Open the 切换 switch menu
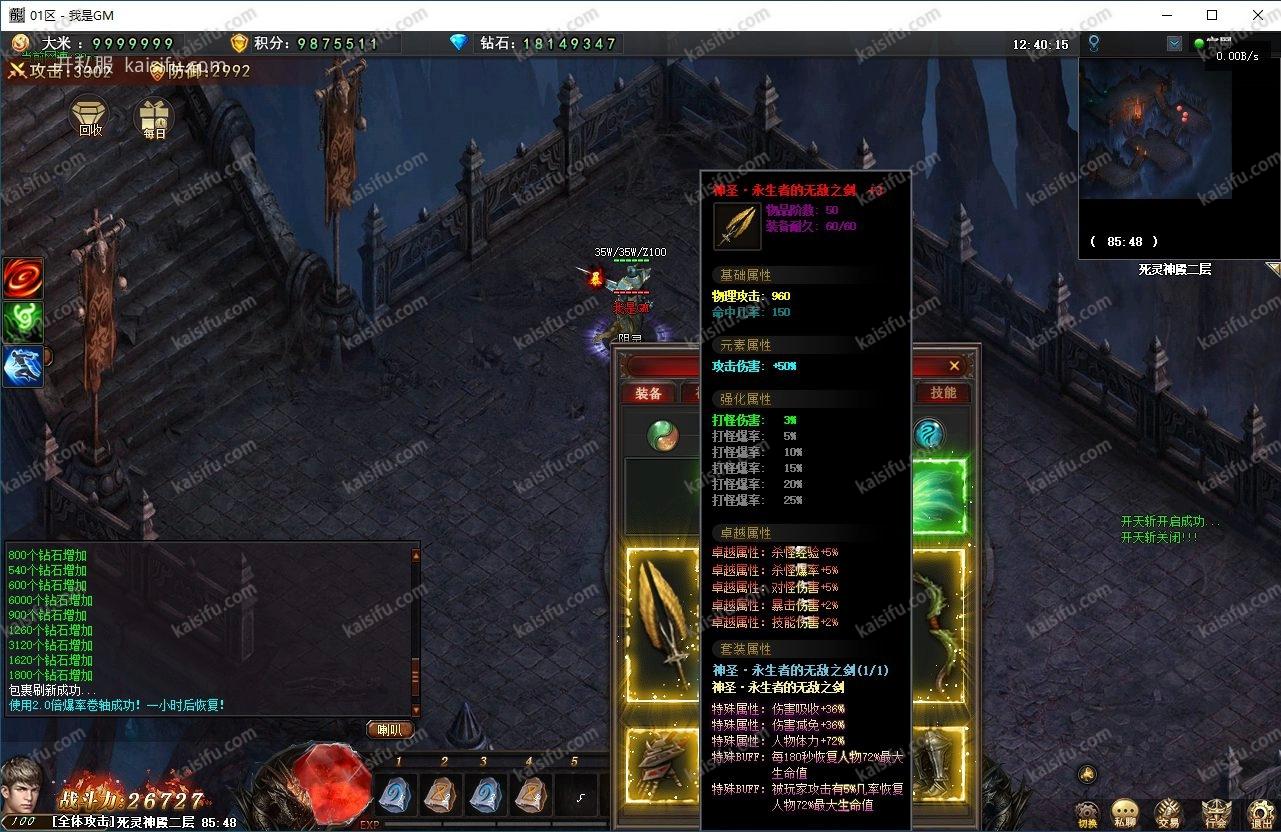The width and height of the screenshot is (1281, 832). 1087,814
